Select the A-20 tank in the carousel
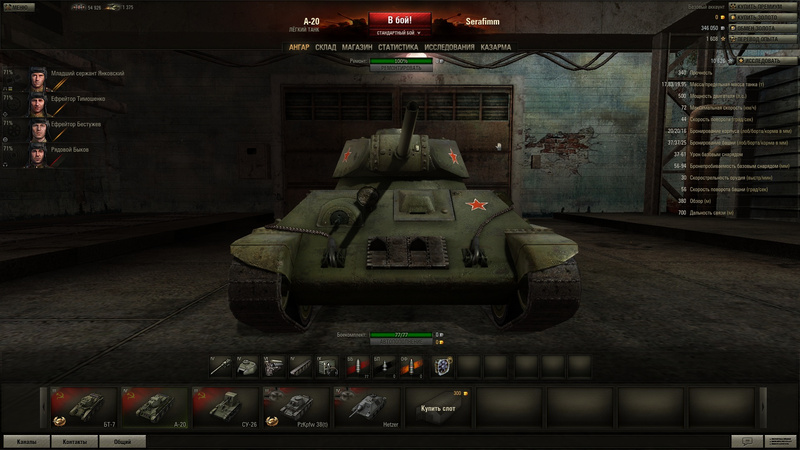Viewport: 800px width, 450px height. (x=154, y=408)
